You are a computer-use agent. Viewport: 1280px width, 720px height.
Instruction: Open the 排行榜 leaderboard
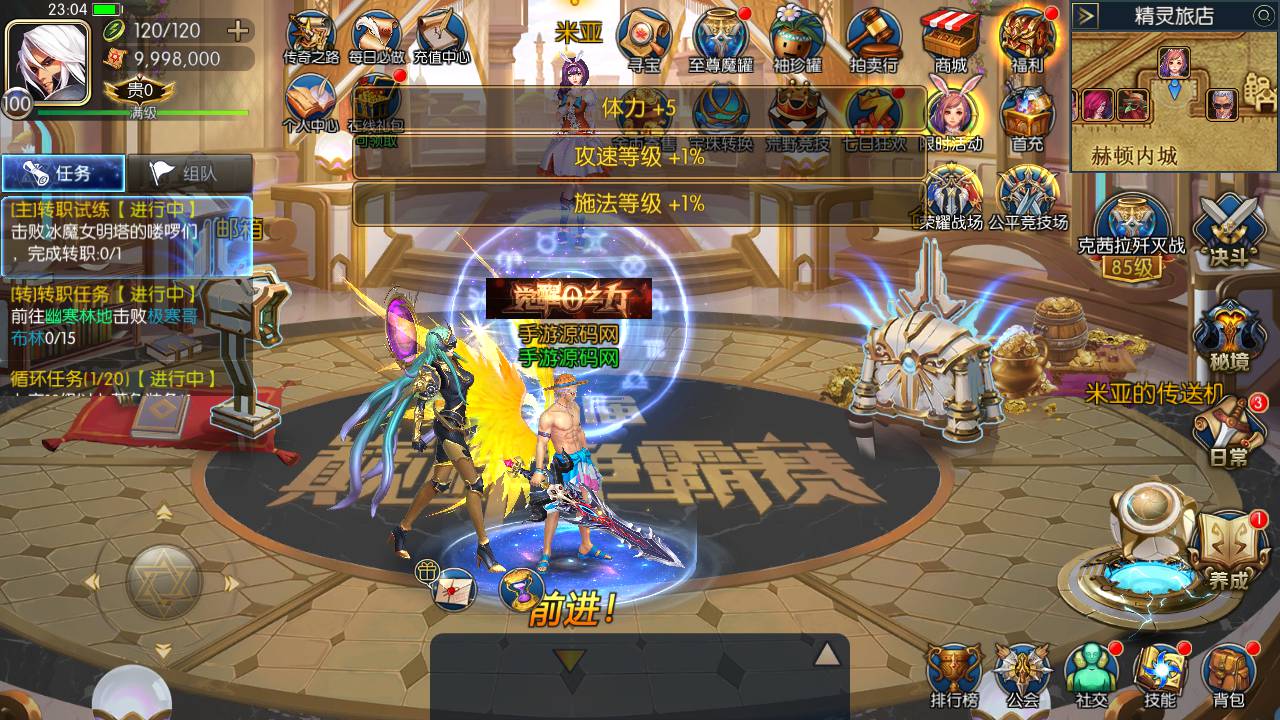tap(953, 674)
